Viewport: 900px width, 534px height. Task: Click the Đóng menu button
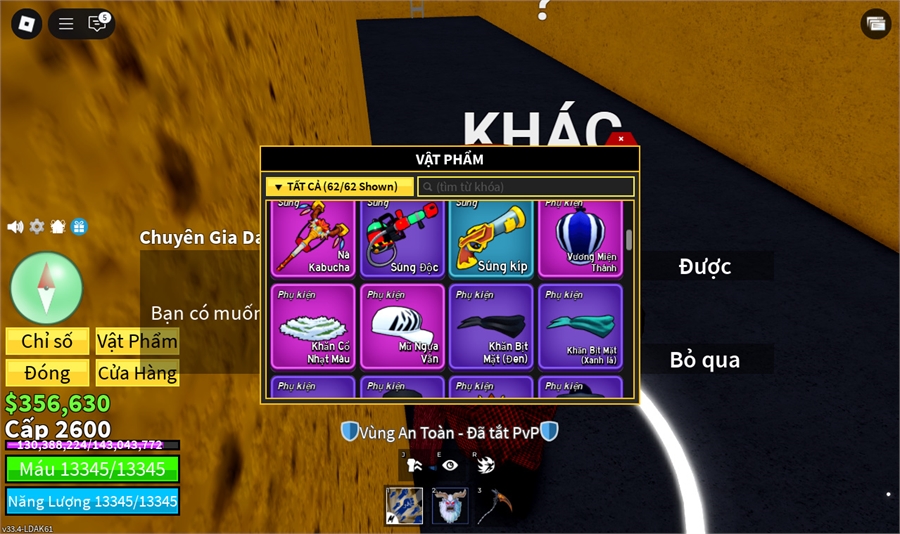click(x=48, y=373)
